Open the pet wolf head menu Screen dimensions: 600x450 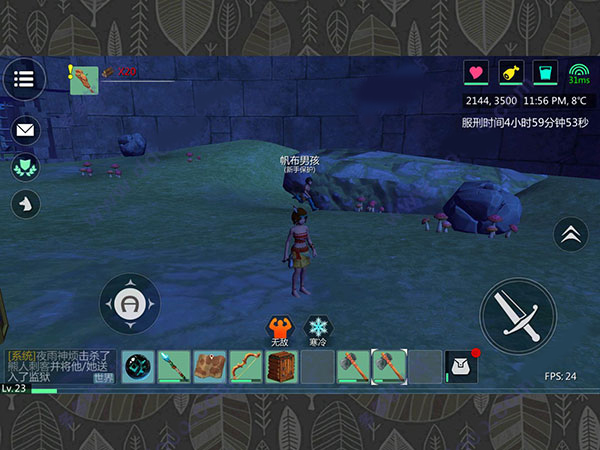[x=25, y=203]
